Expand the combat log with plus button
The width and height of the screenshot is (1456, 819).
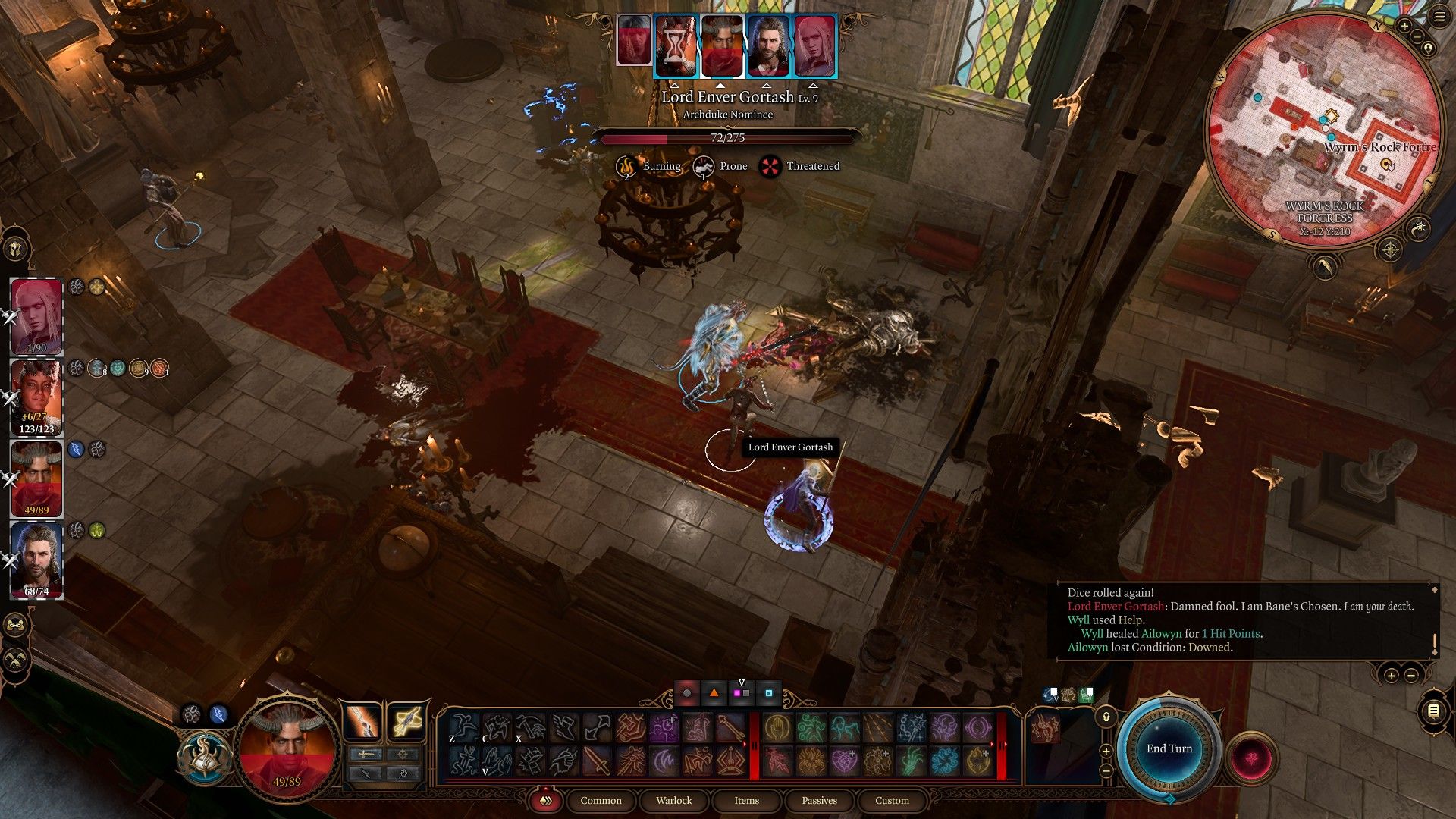pos(1391,675)
